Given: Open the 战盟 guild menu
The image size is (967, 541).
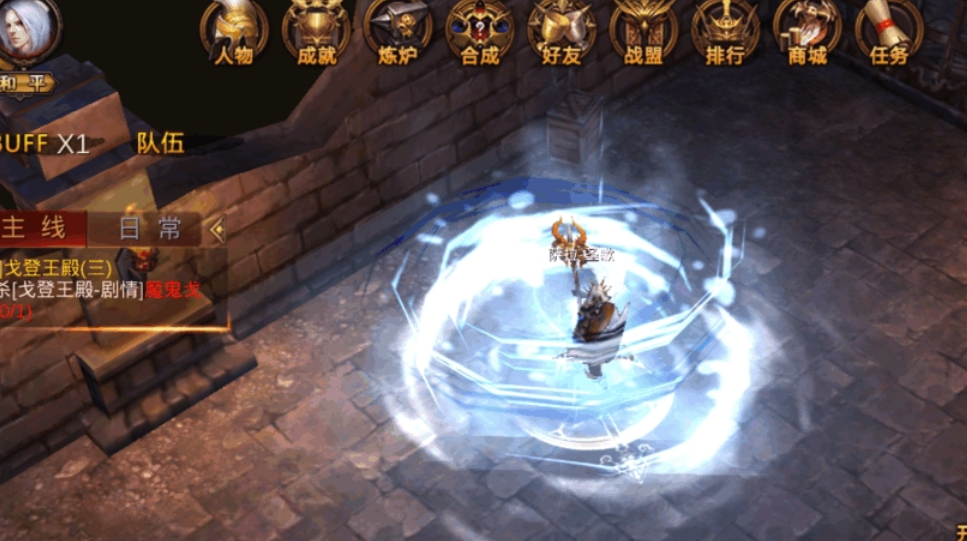Looking at the screenshot, I should 644,30.
